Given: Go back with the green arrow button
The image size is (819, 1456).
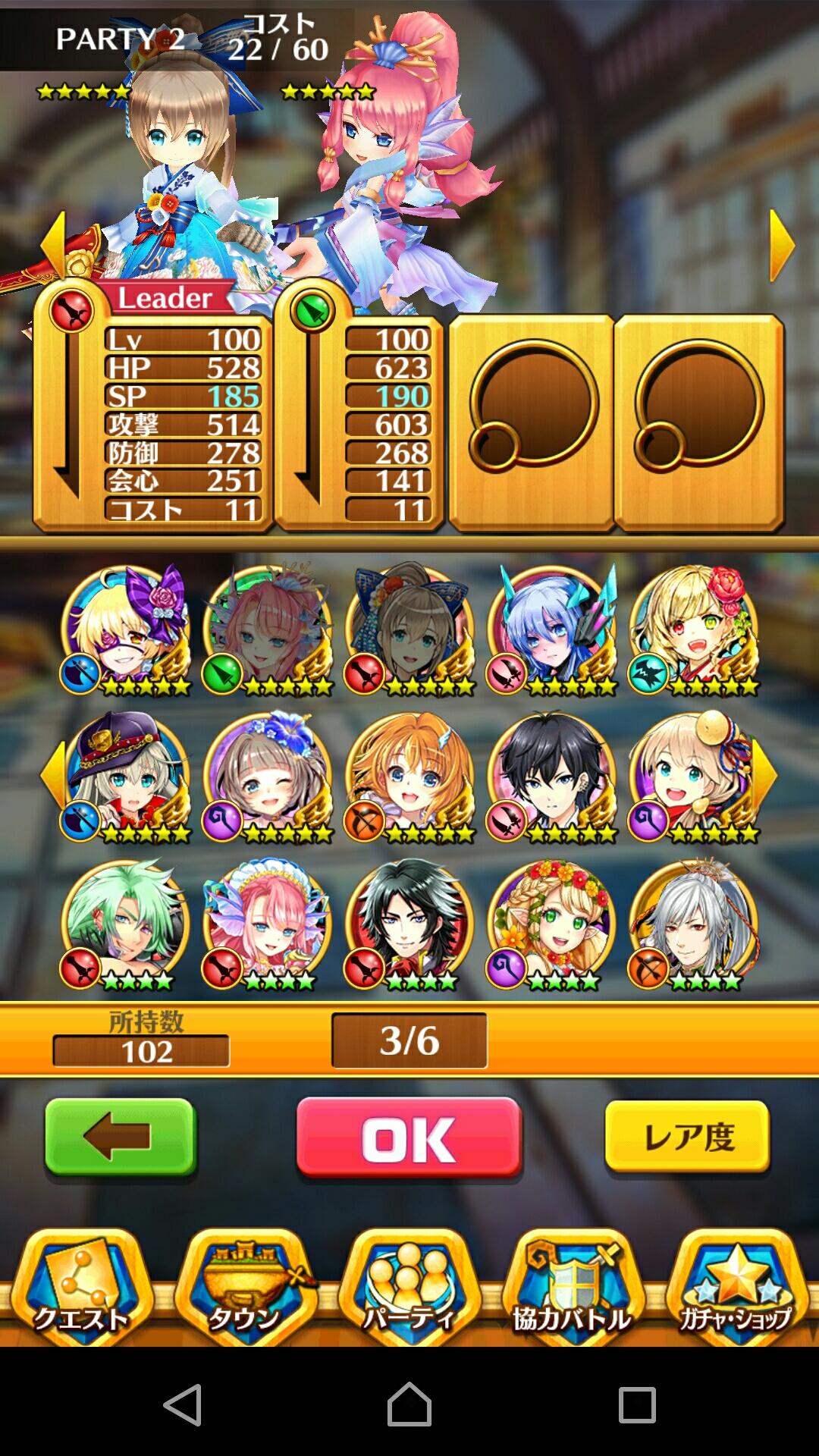Looking at the screenshot, I should [121, 1138].
